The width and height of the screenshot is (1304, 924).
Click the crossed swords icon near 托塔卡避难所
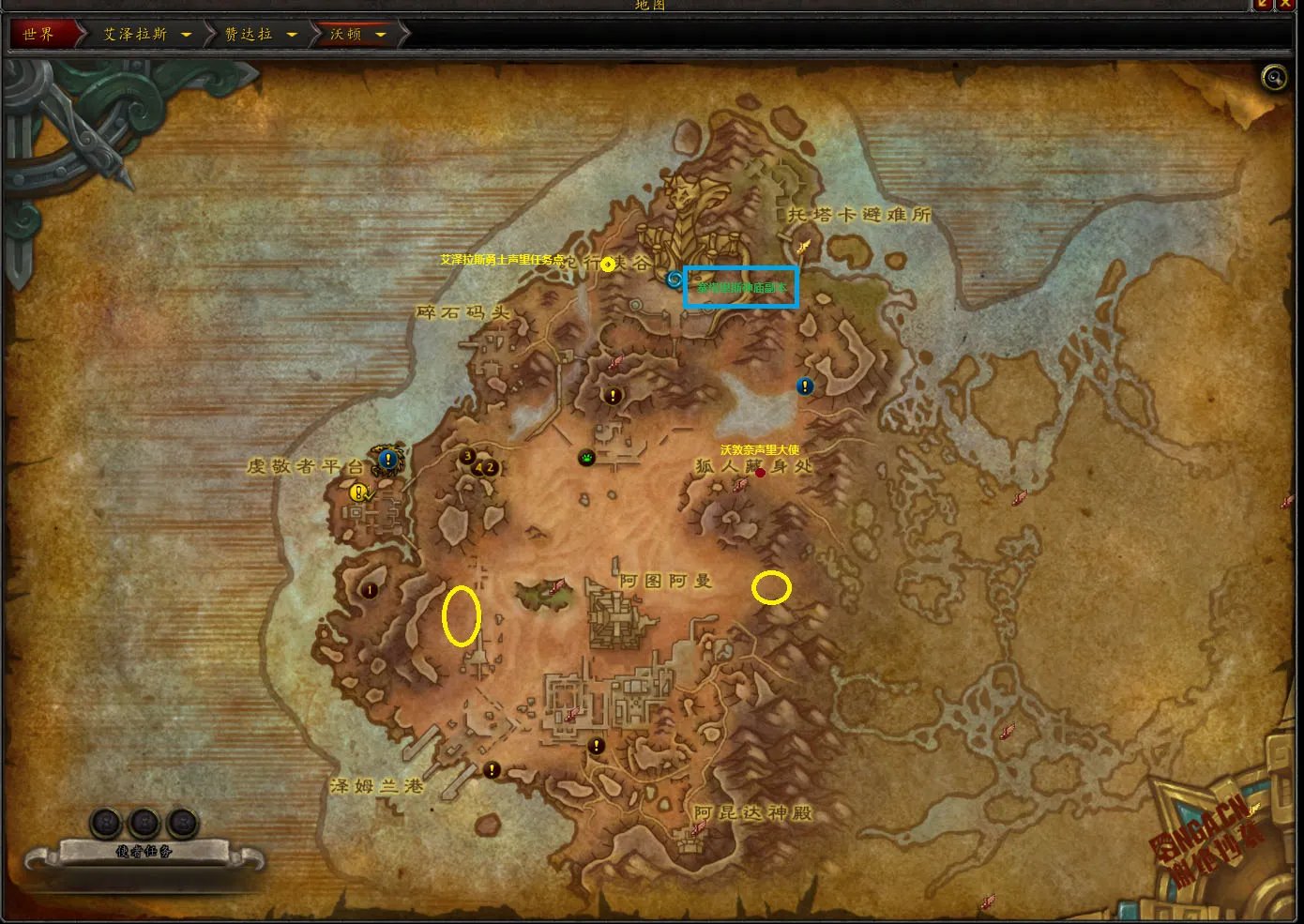803,247
